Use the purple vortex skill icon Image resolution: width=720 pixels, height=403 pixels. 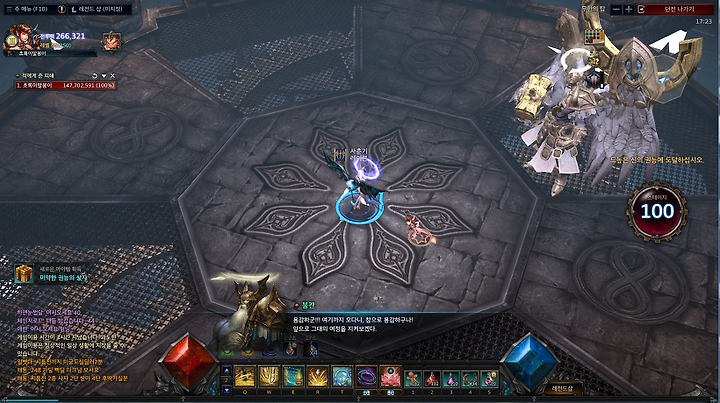point(367,376)
